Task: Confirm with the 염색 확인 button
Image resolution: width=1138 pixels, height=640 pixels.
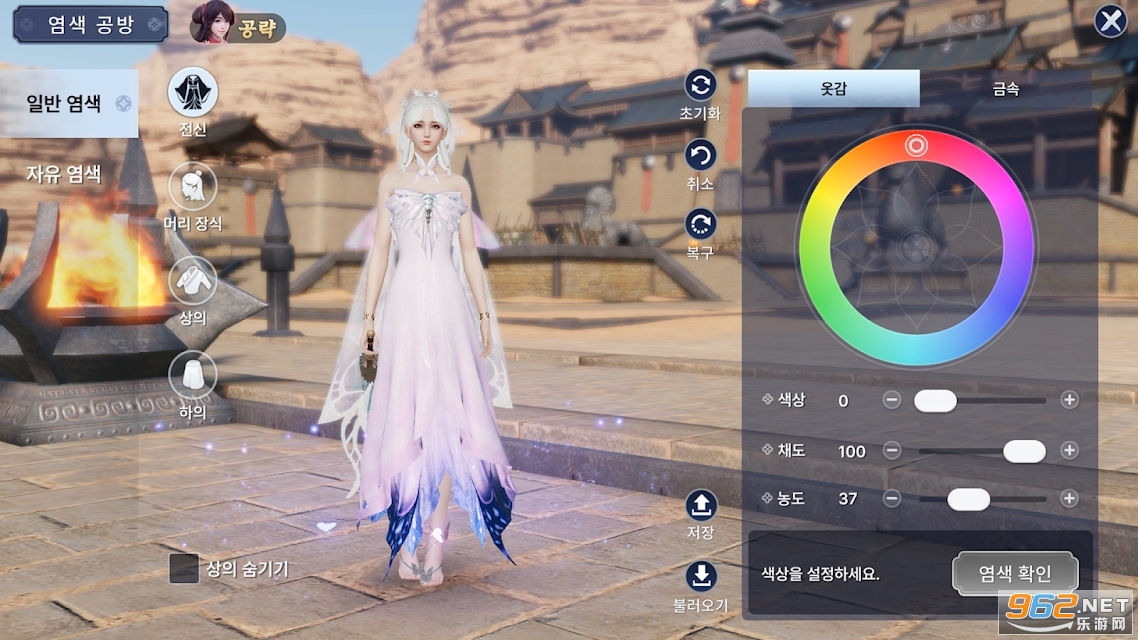Action: [1015, 573]
